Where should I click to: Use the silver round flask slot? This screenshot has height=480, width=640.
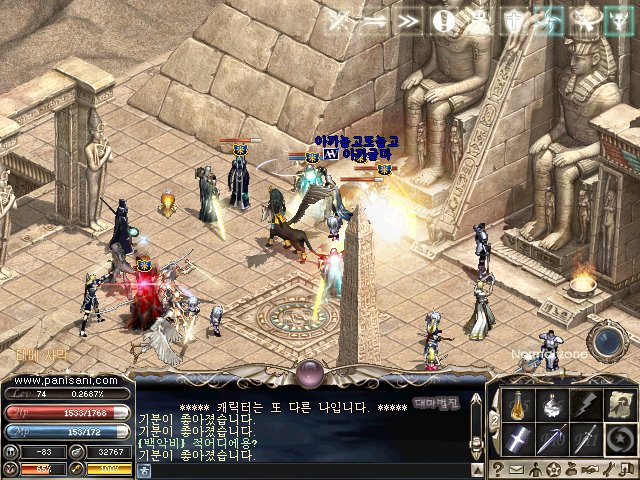coord(551,406)
